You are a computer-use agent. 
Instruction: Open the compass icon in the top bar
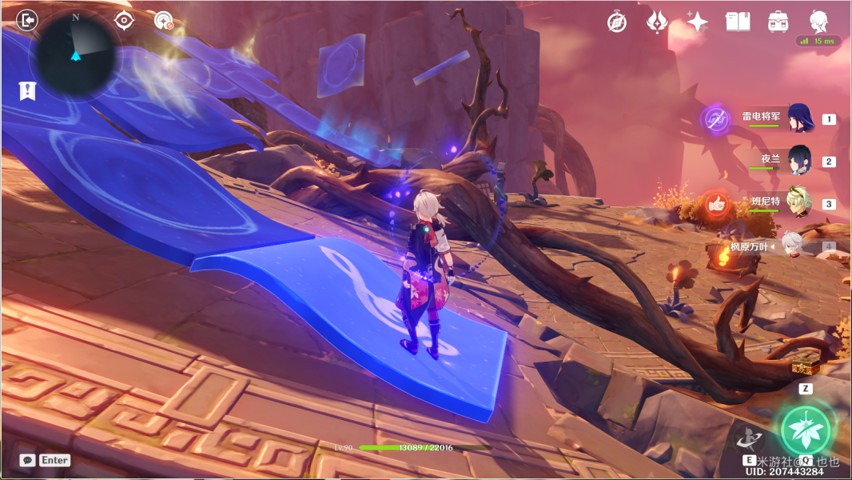point(617,21)
